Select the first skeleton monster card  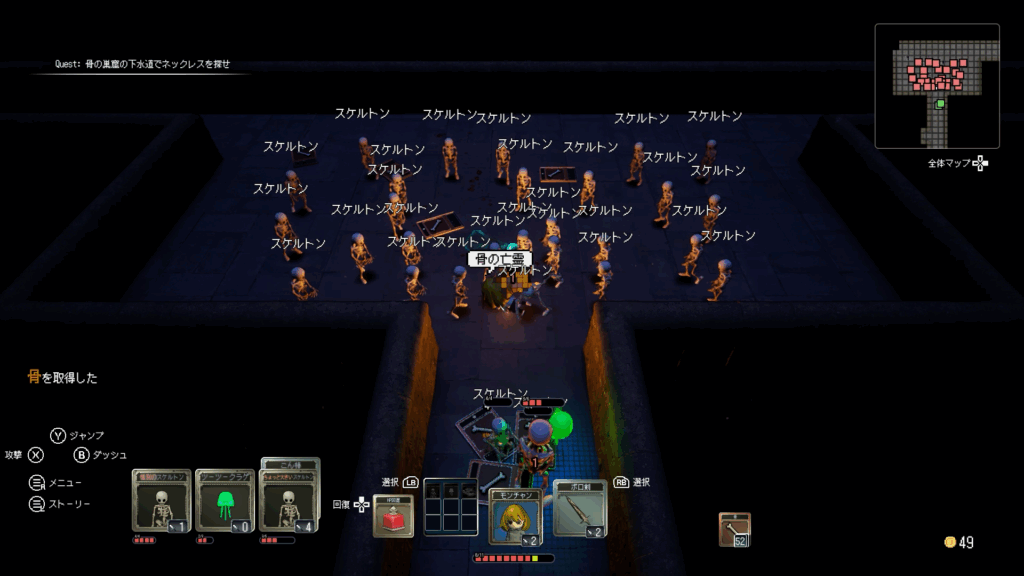(161, 500)
